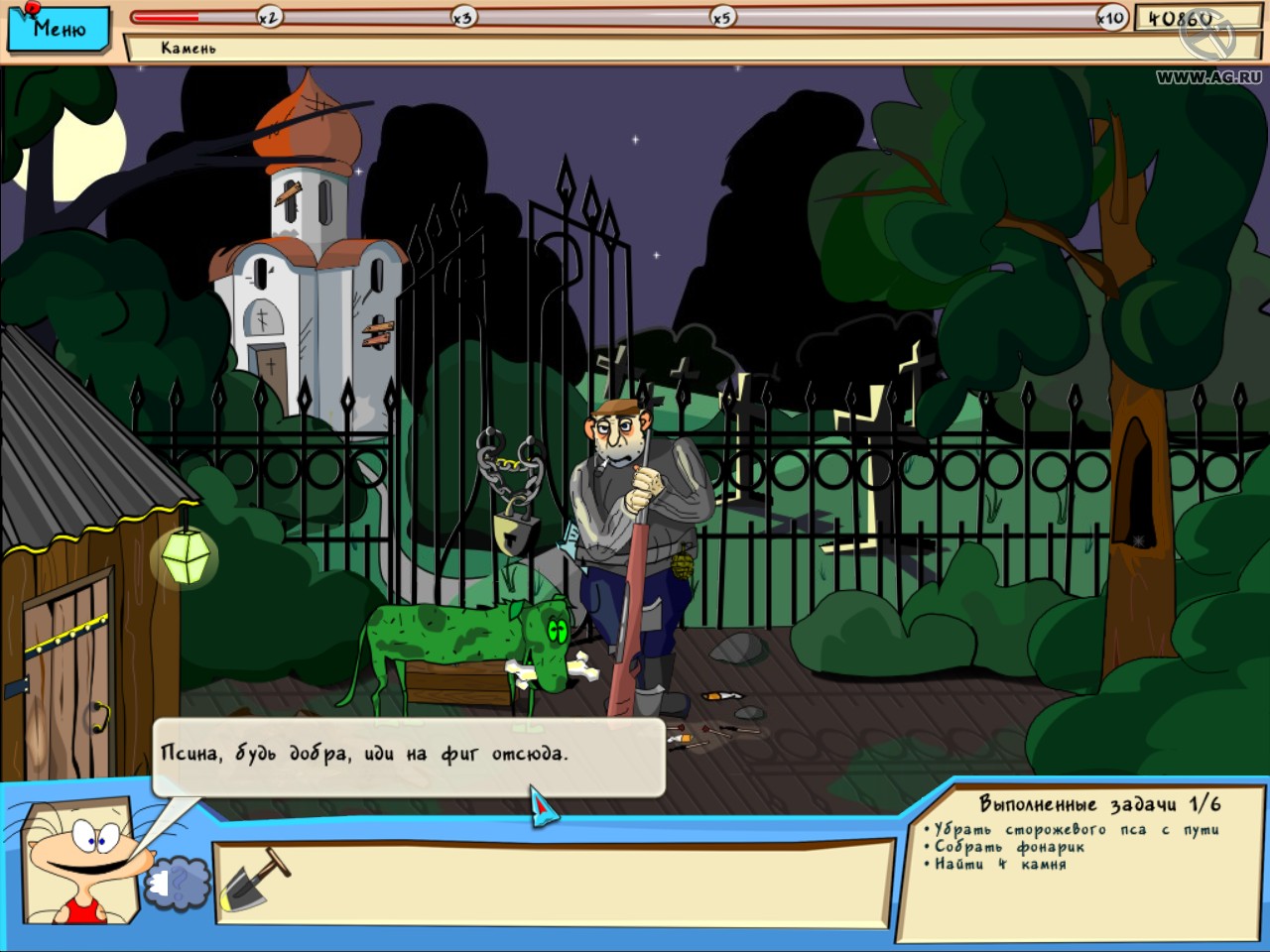Click the cigarette butt lying on the ground

[720, 697]
